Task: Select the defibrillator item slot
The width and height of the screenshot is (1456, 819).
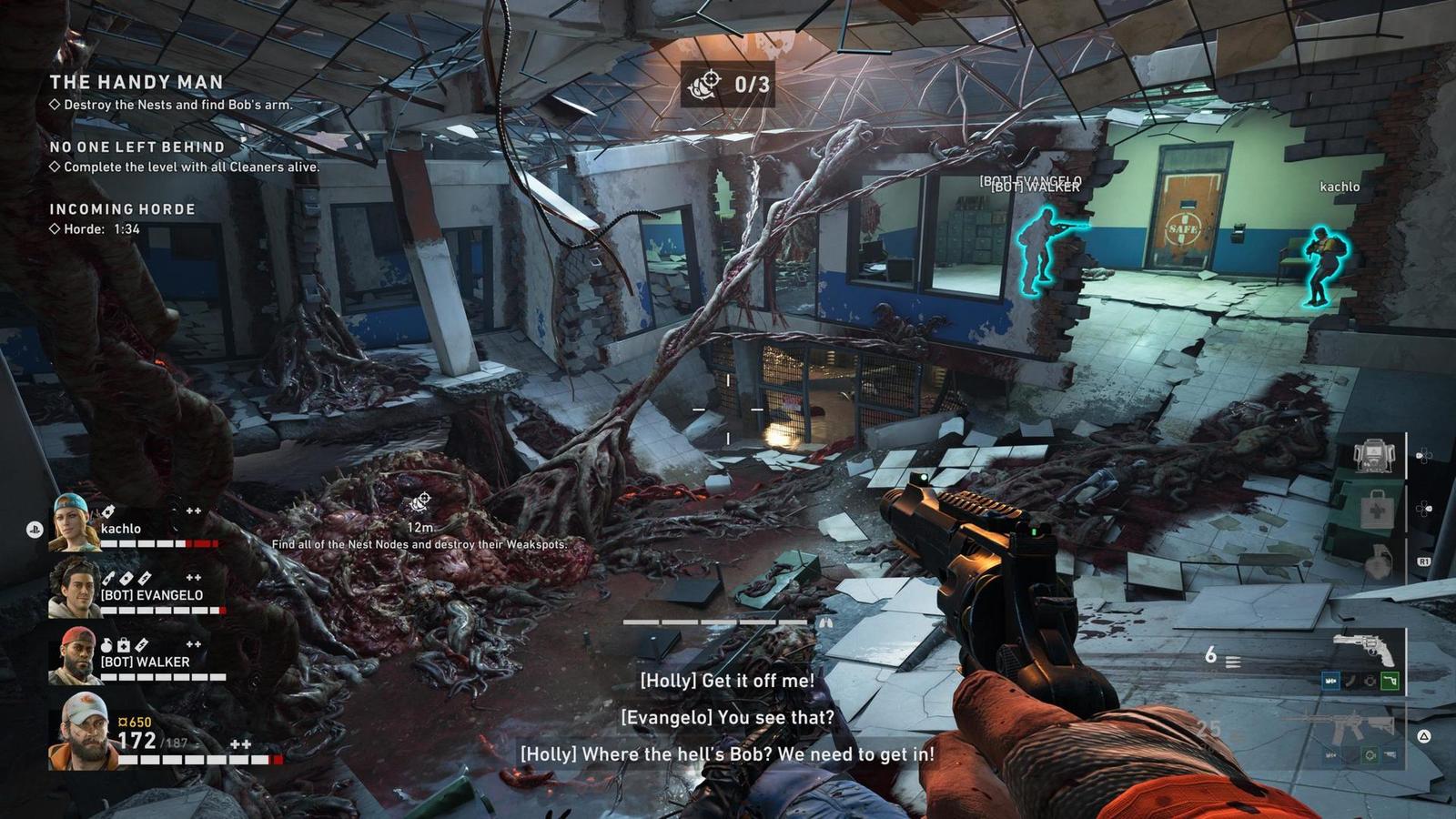Action: [x=1373, y=456]
